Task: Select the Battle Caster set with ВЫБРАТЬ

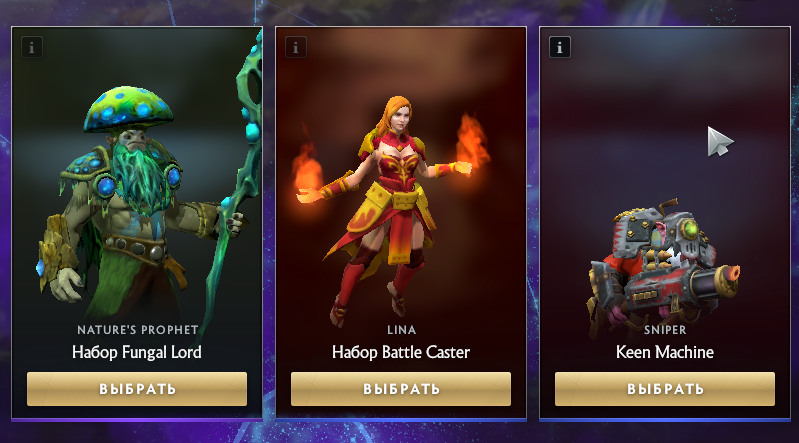Action: click(401, 389)
